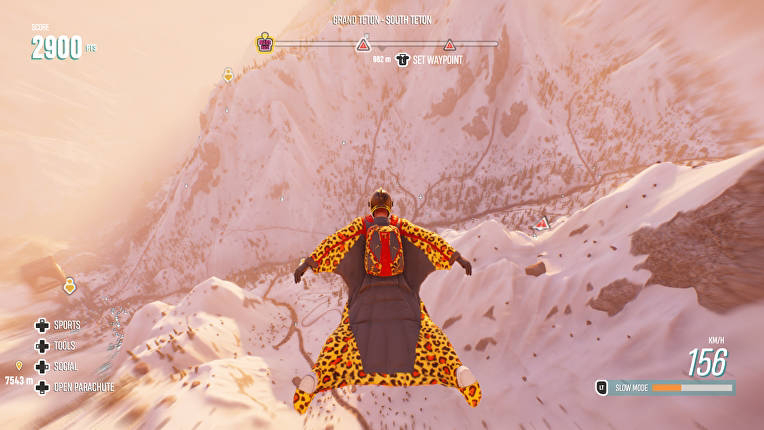Select the yellow crown badge on the compass bar
The image size is (764, 430).
point(265,43)
